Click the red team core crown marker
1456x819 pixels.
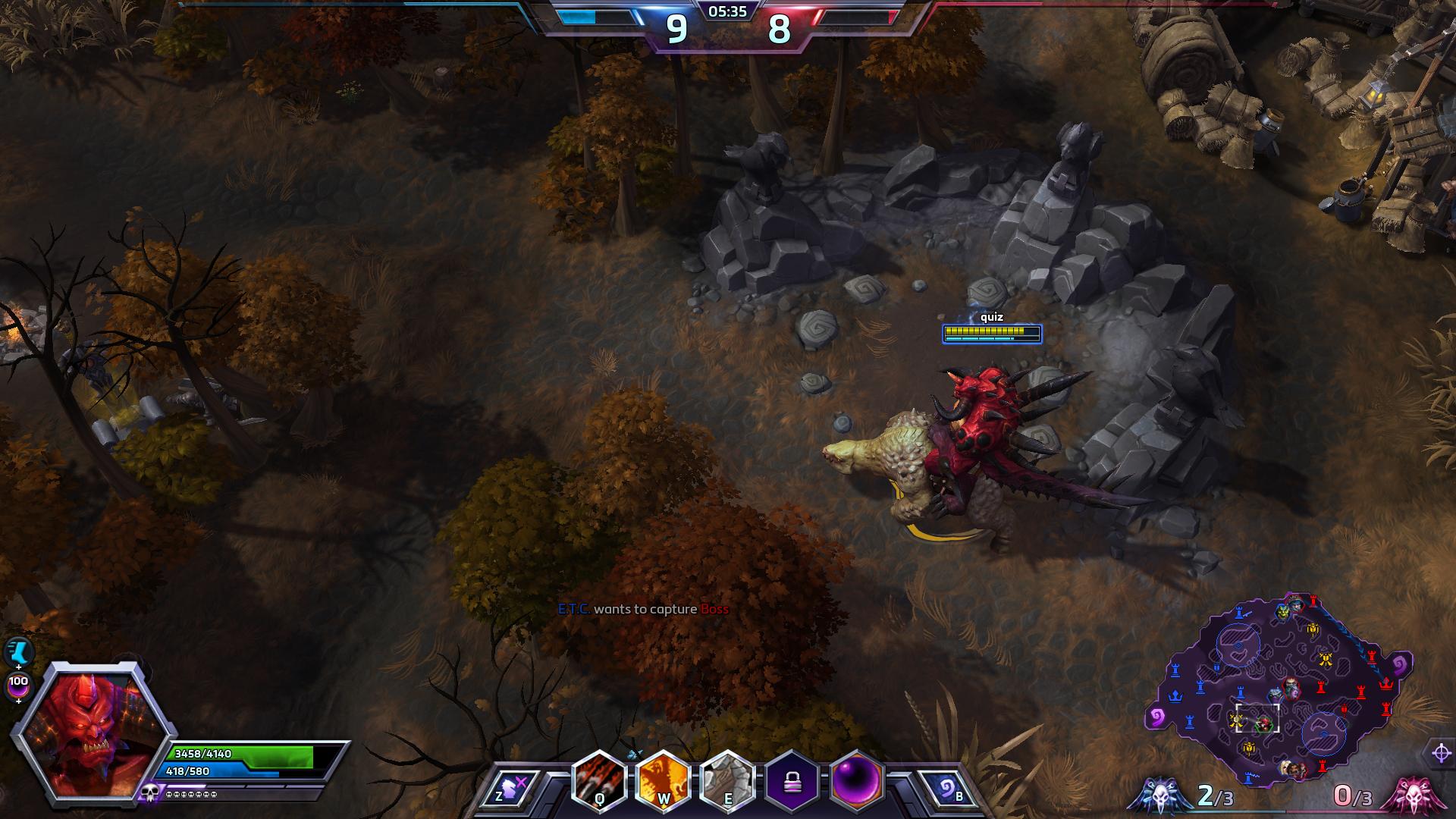tap(1387, 683)
